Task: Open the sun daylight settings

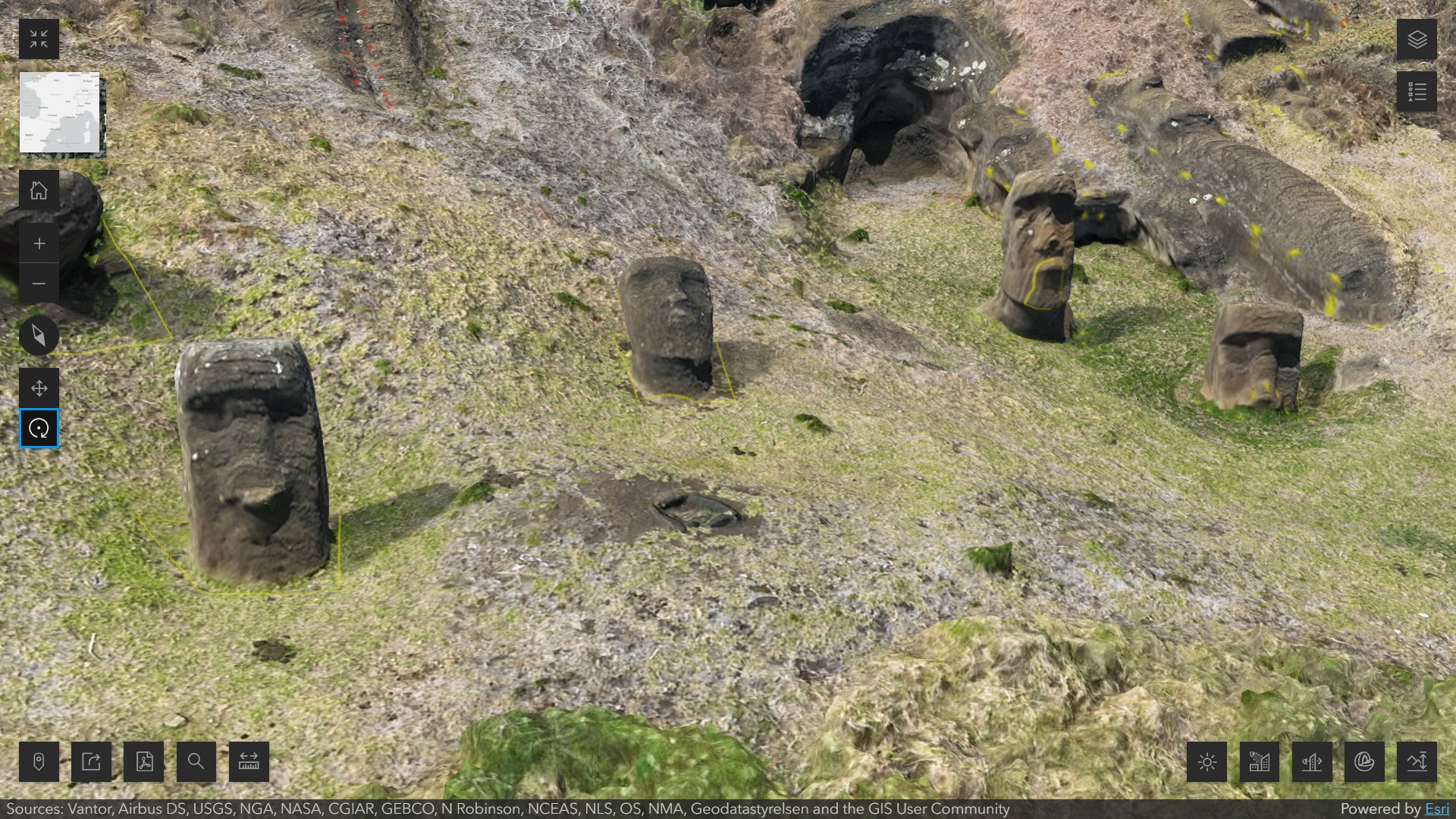Action: (1207, 761)
